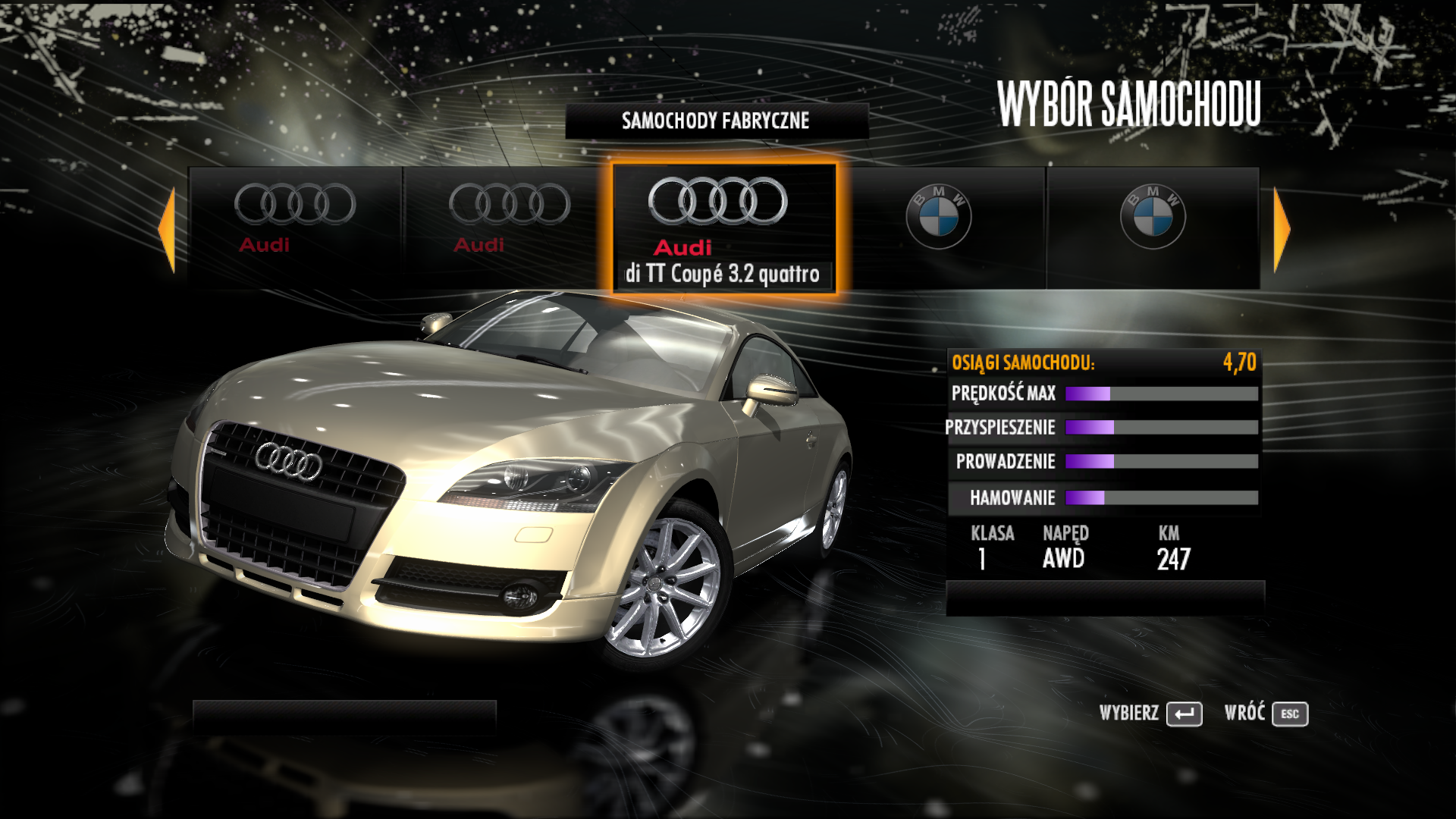
Task: Show next cars with the right orange arrow
Action: pyautogui.click(x=1281, y=229)
